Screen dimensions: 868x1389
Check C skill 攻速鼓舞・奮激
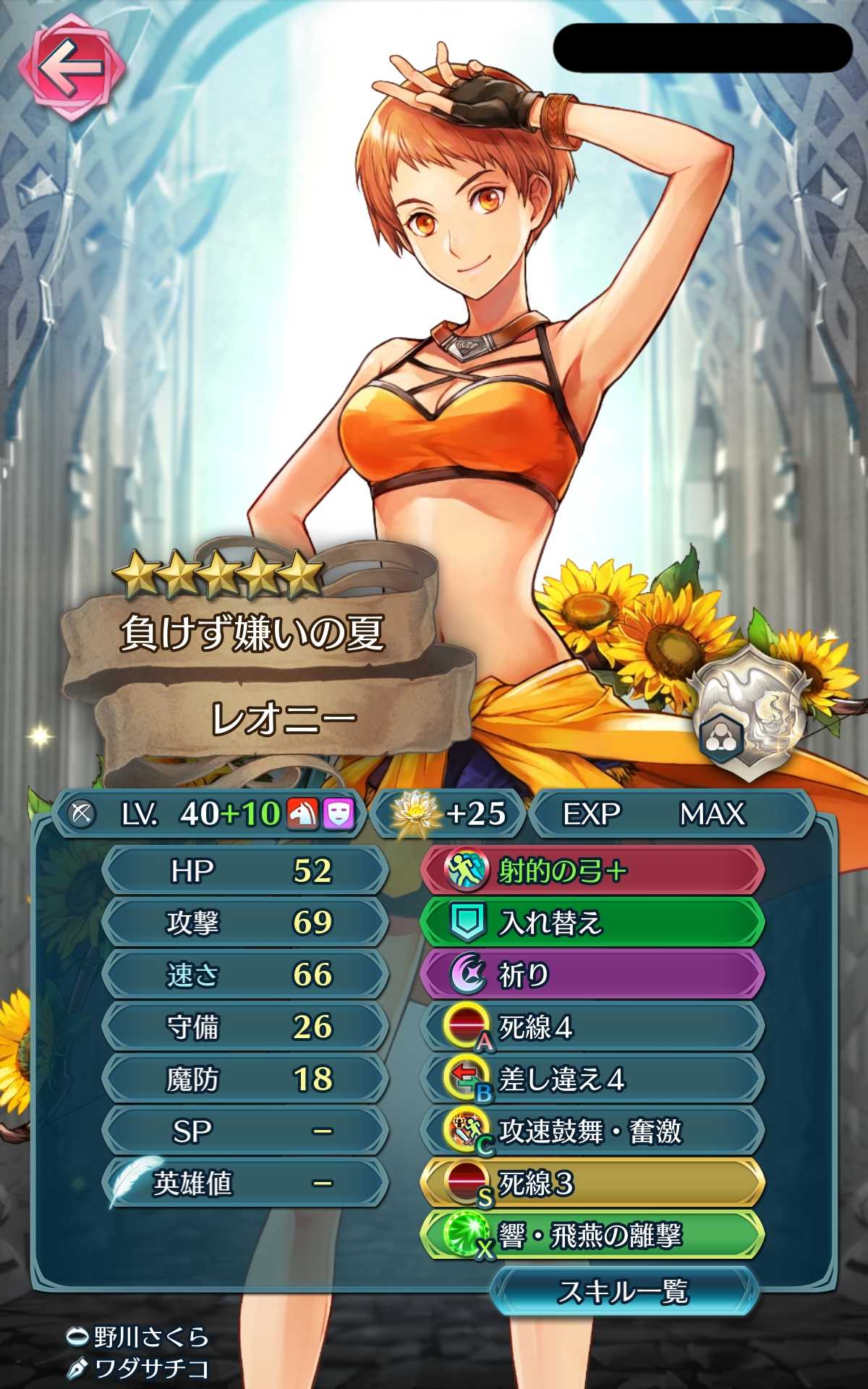[x=592, y=1131]
